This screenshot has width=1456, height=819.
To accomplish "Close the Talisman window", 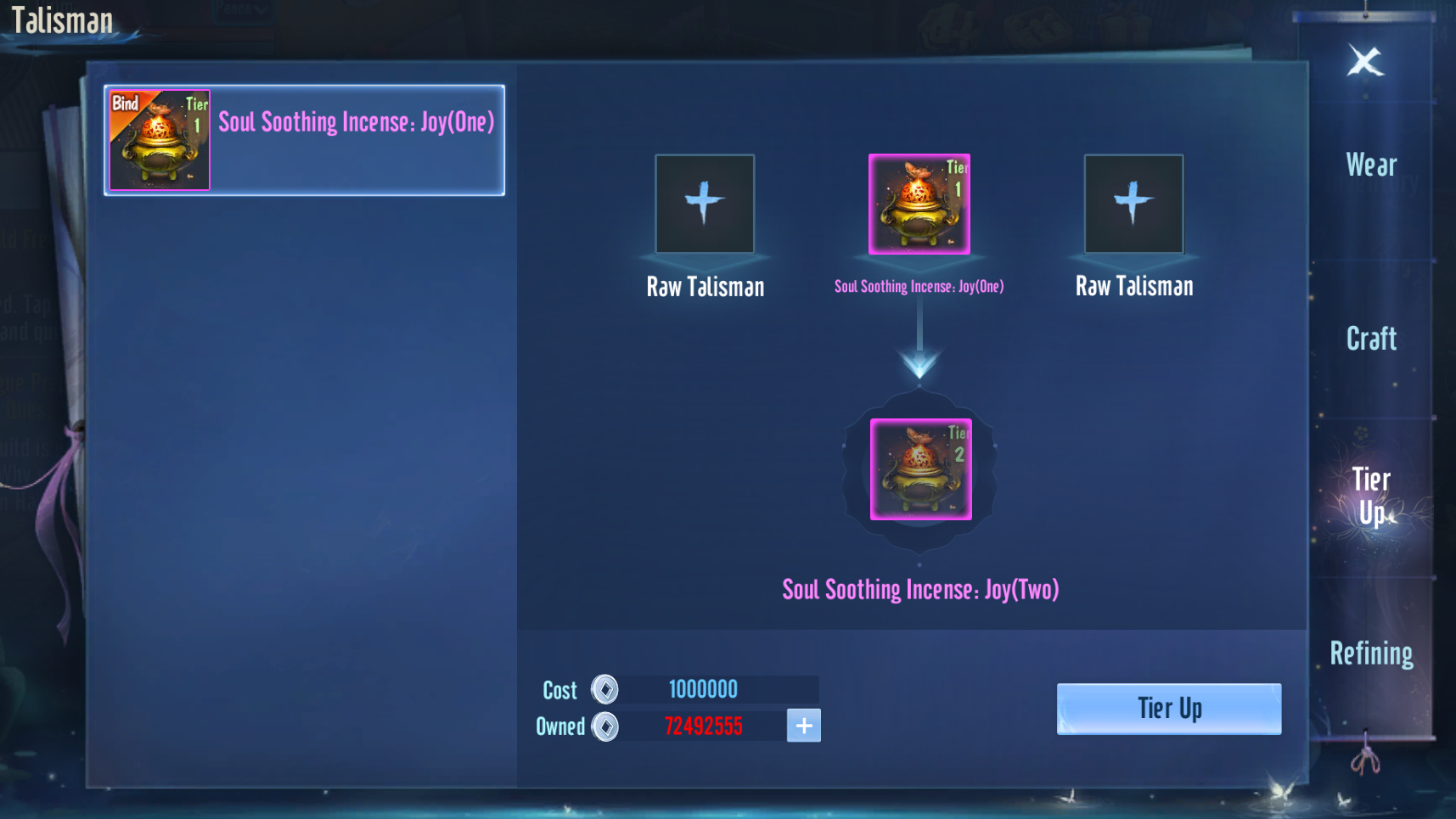I will [x=1365, y=61].
